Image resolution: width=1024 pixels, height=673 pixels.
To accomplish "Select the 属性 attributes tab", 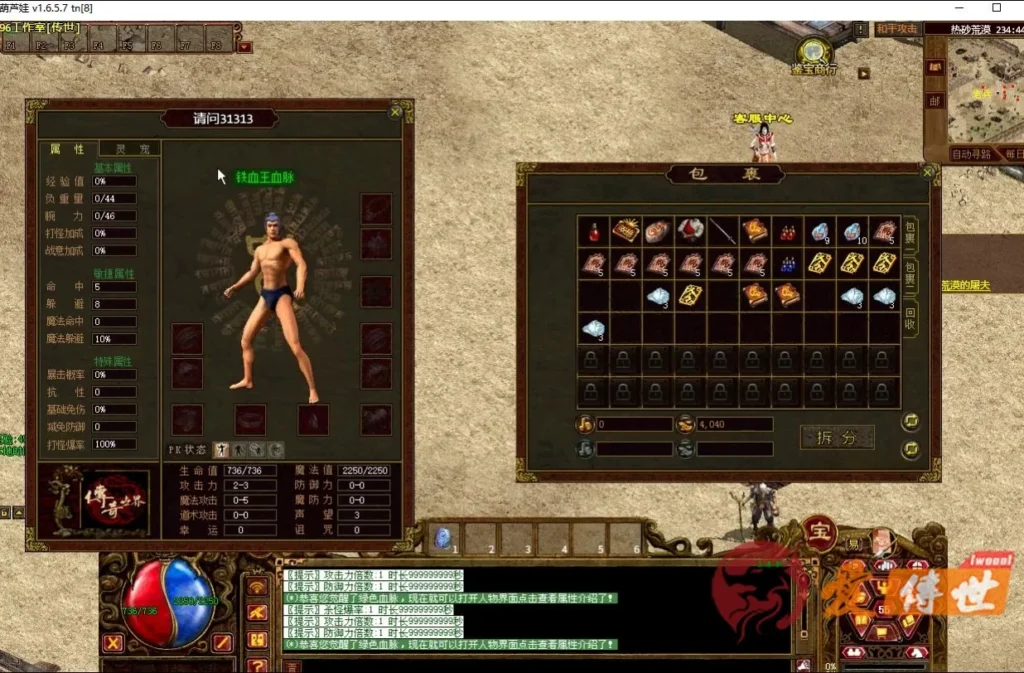I will [x=68, y=149].
